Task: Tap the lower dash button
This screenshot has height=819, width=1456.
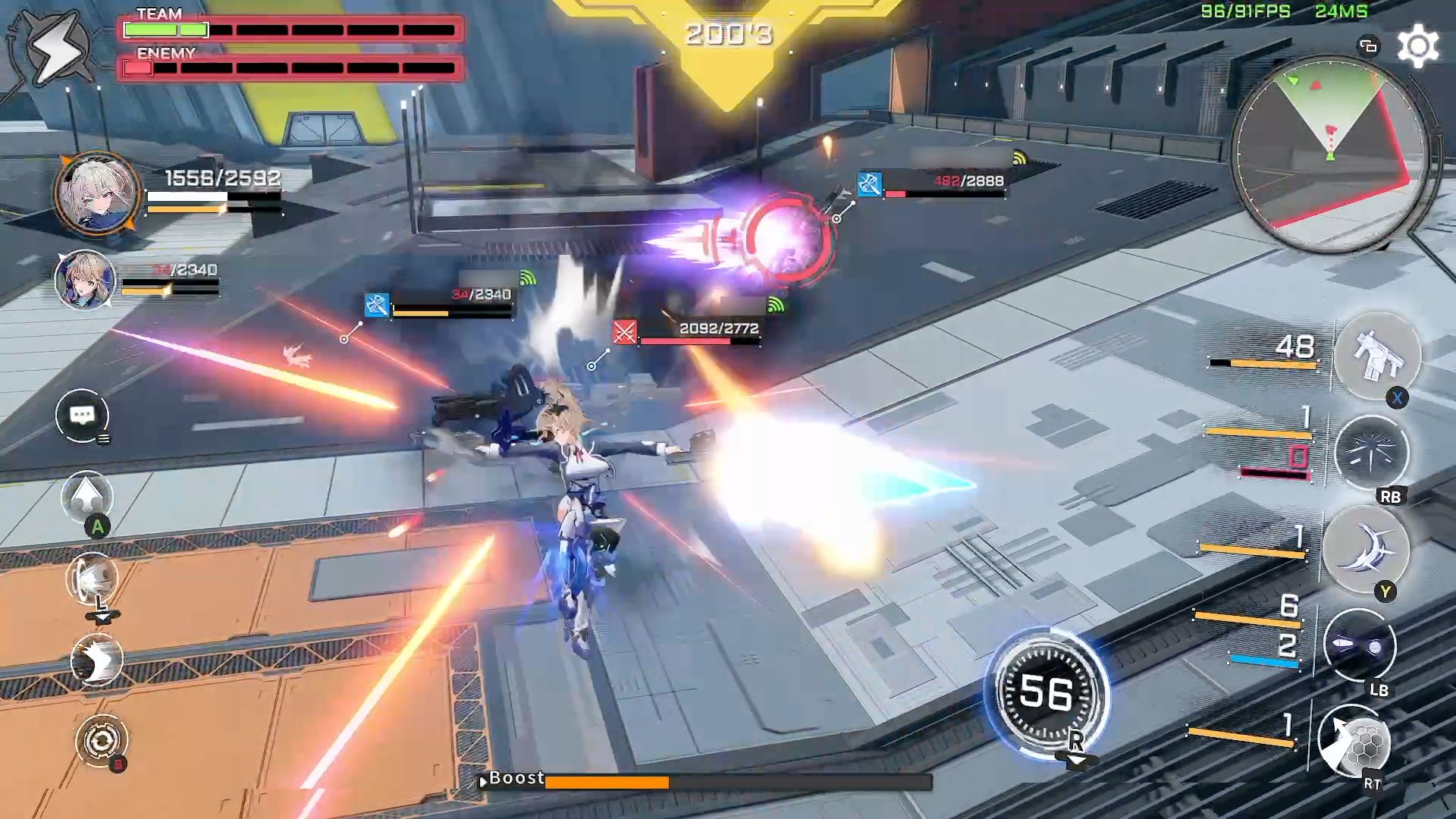Action: coord(96,661)
